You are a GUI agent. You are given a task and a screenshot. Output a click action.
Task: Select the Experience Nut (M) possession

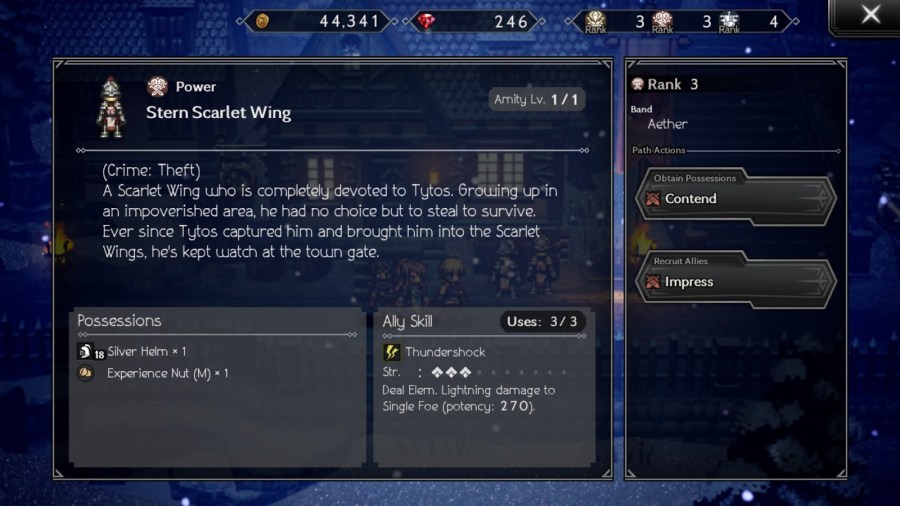coord(166,373)
